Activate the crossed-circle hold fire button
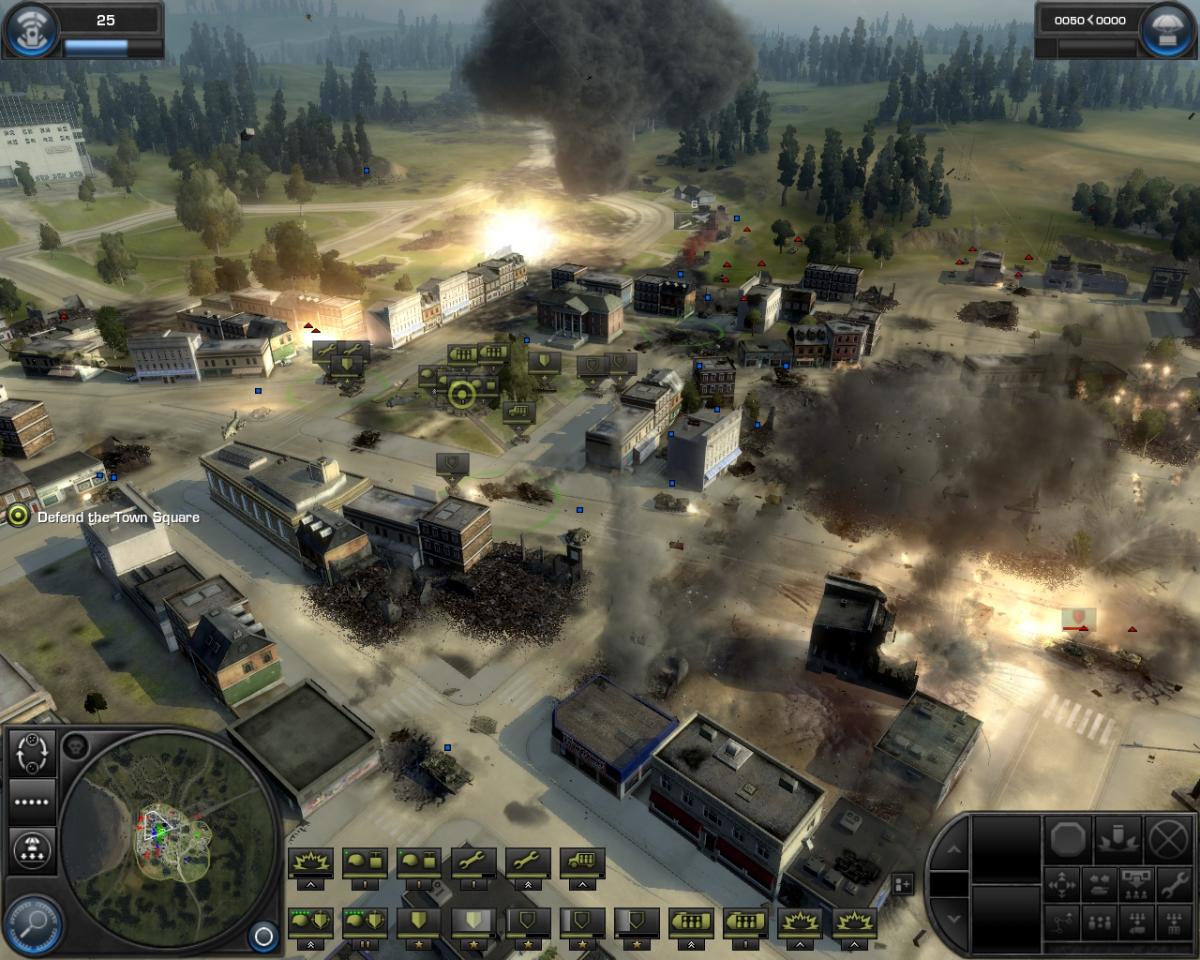1200x960 pixels. click(1167, 838)
